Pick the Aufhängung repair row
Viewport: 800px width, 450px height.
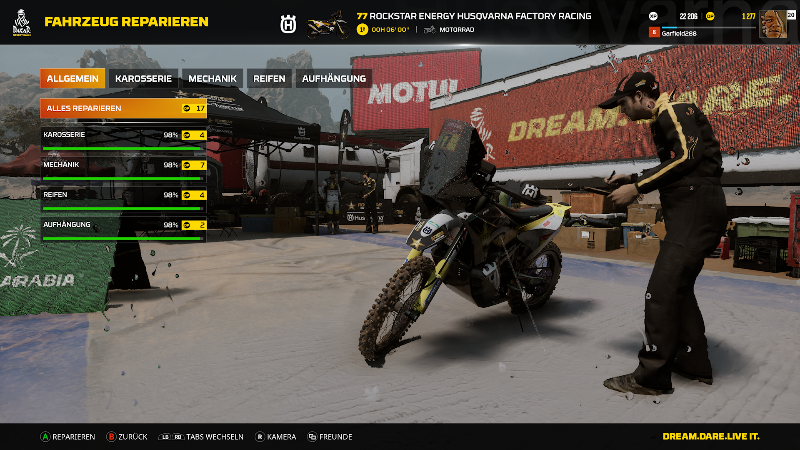point(123,227)
